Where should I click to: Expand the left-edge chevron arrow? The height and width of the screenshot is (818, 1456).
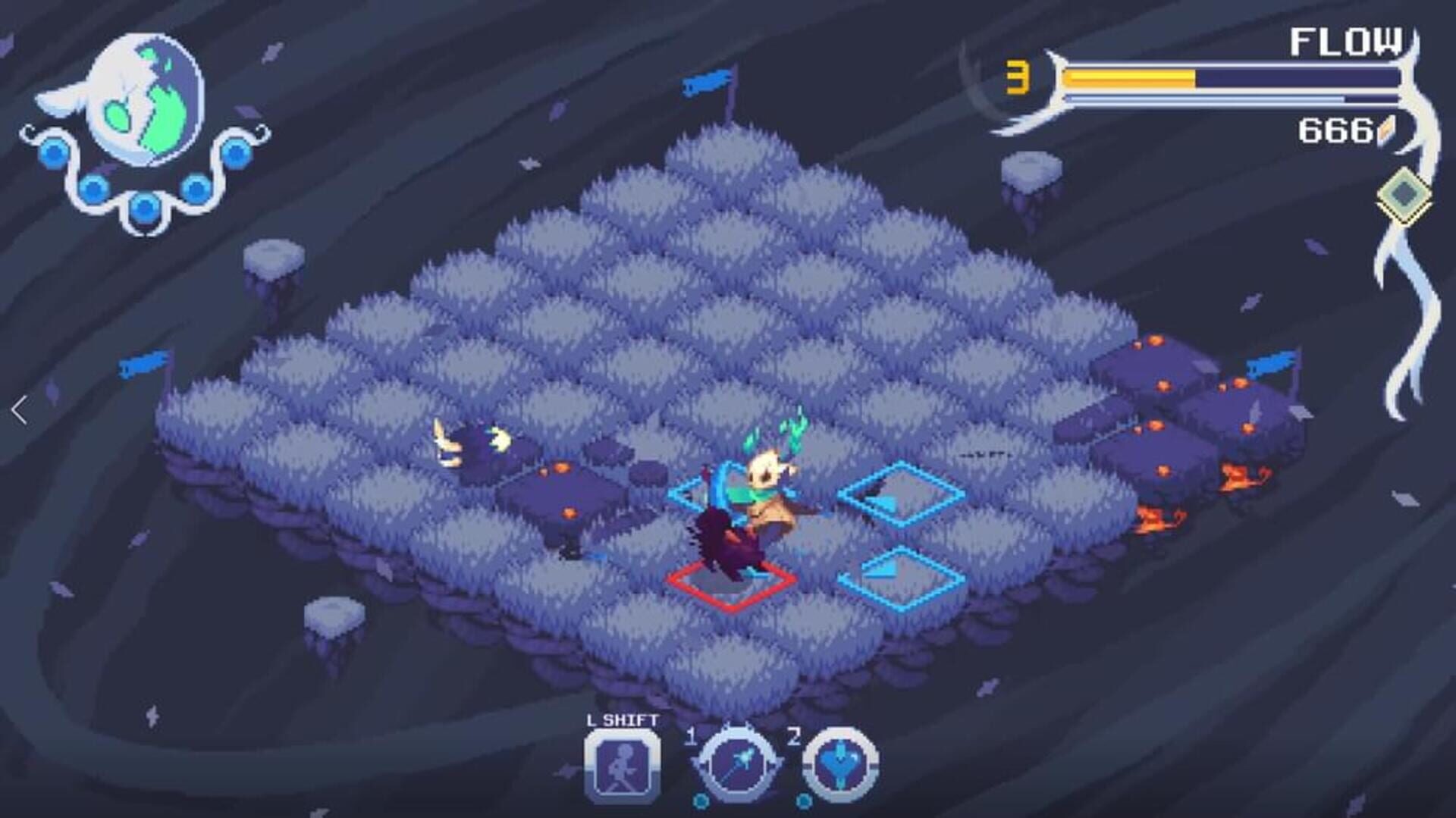(x=18, y=409)
